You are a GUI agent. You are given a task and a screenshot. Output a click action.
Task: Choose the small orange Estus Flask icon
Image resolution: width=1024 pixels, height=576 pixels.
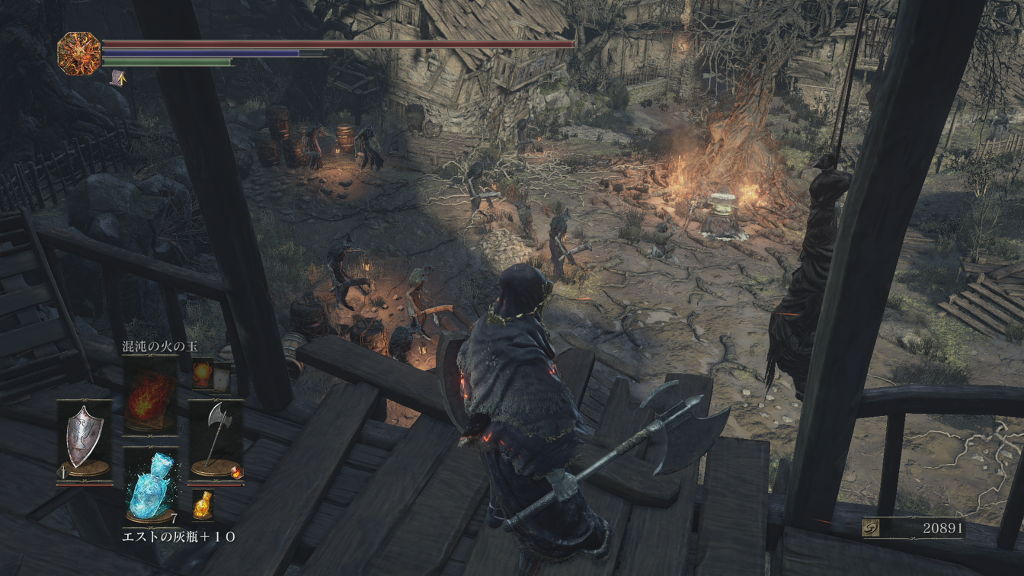click(203, 503)
